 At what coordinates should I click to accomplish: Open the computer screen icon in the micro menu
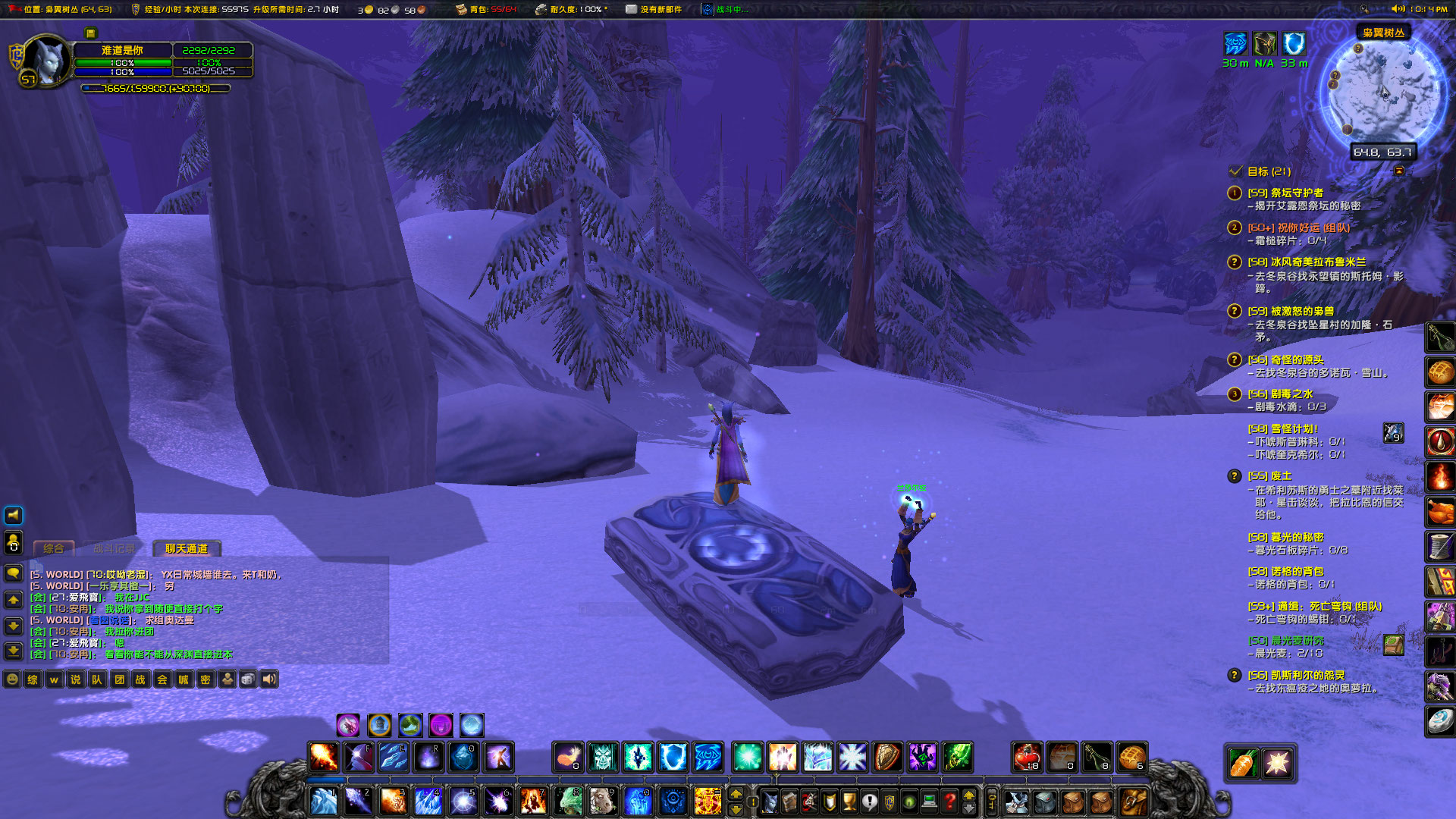pos(929,802)
